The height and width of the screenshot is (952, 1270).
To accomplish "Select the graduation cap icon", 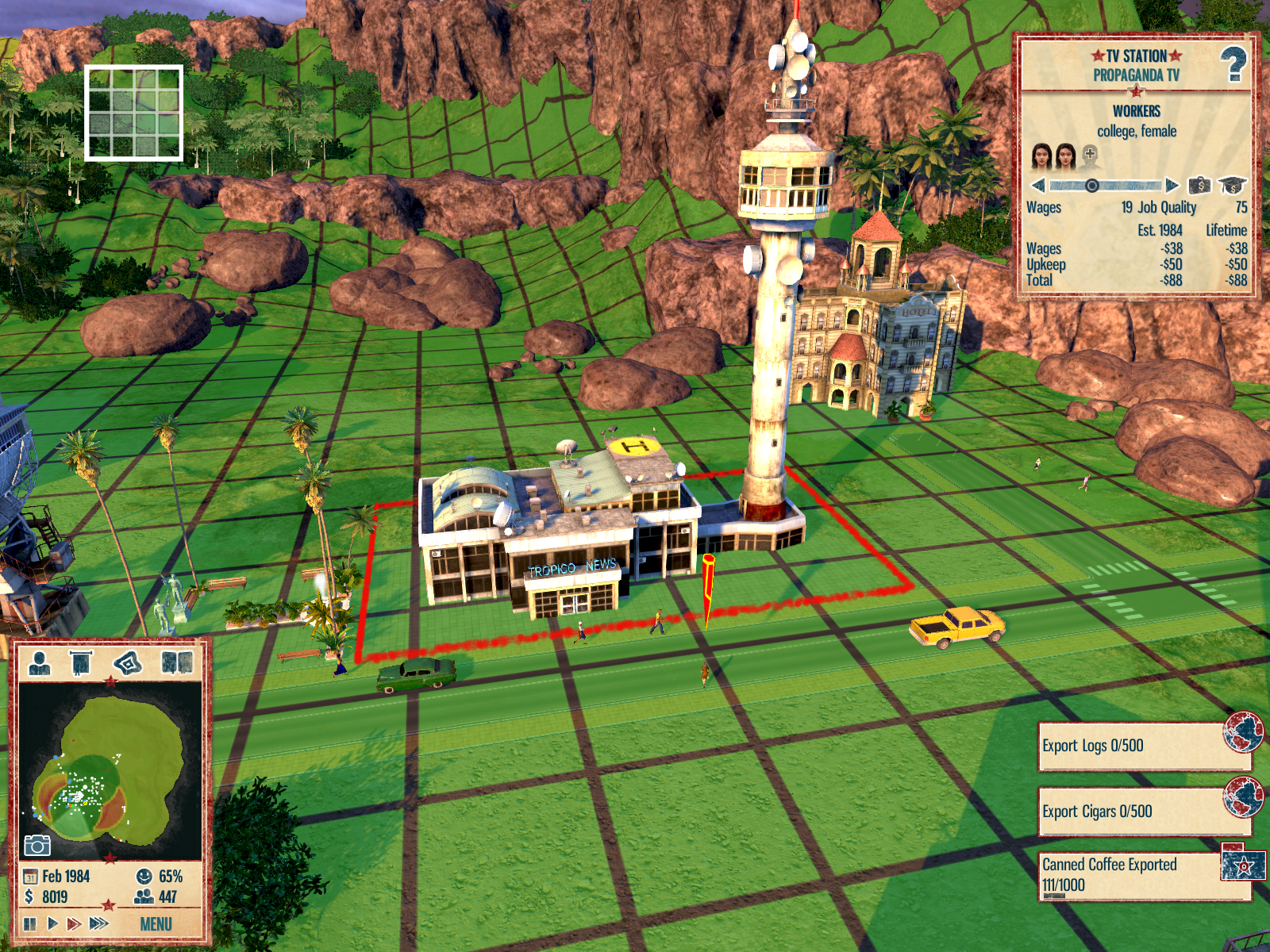I will (1232, 186).
